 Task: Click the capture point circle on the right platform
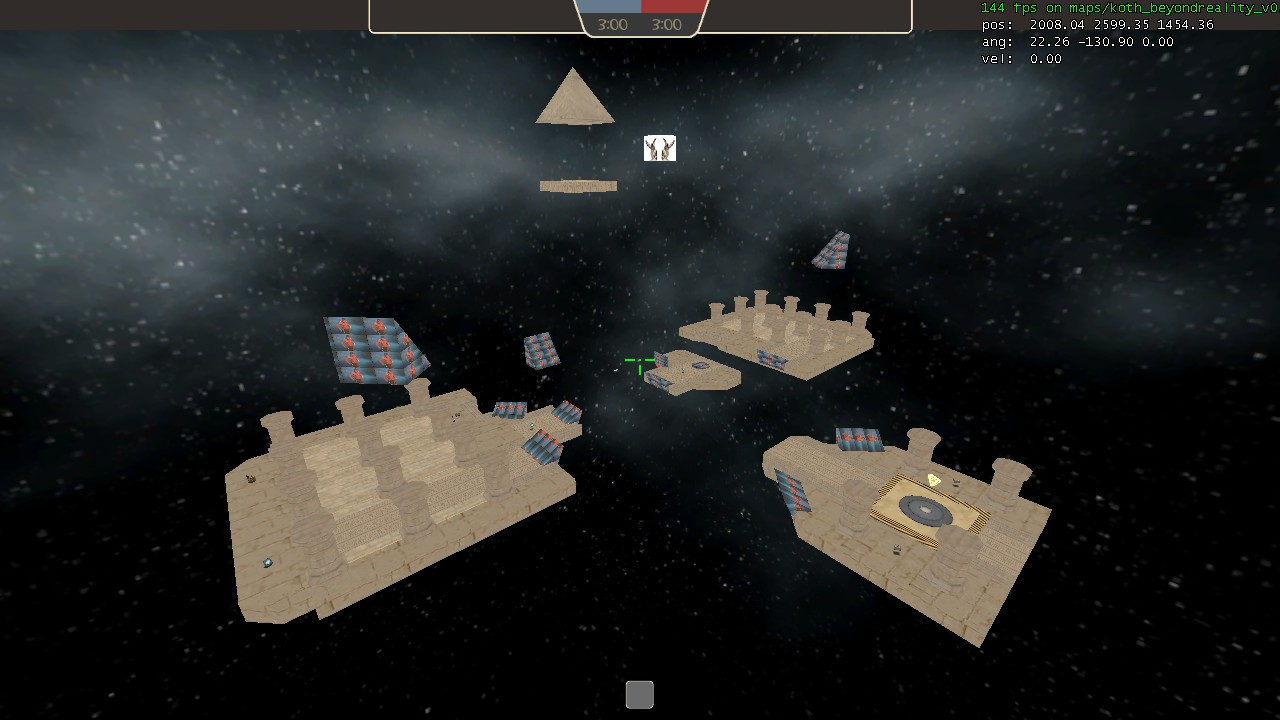coord(925,508)
